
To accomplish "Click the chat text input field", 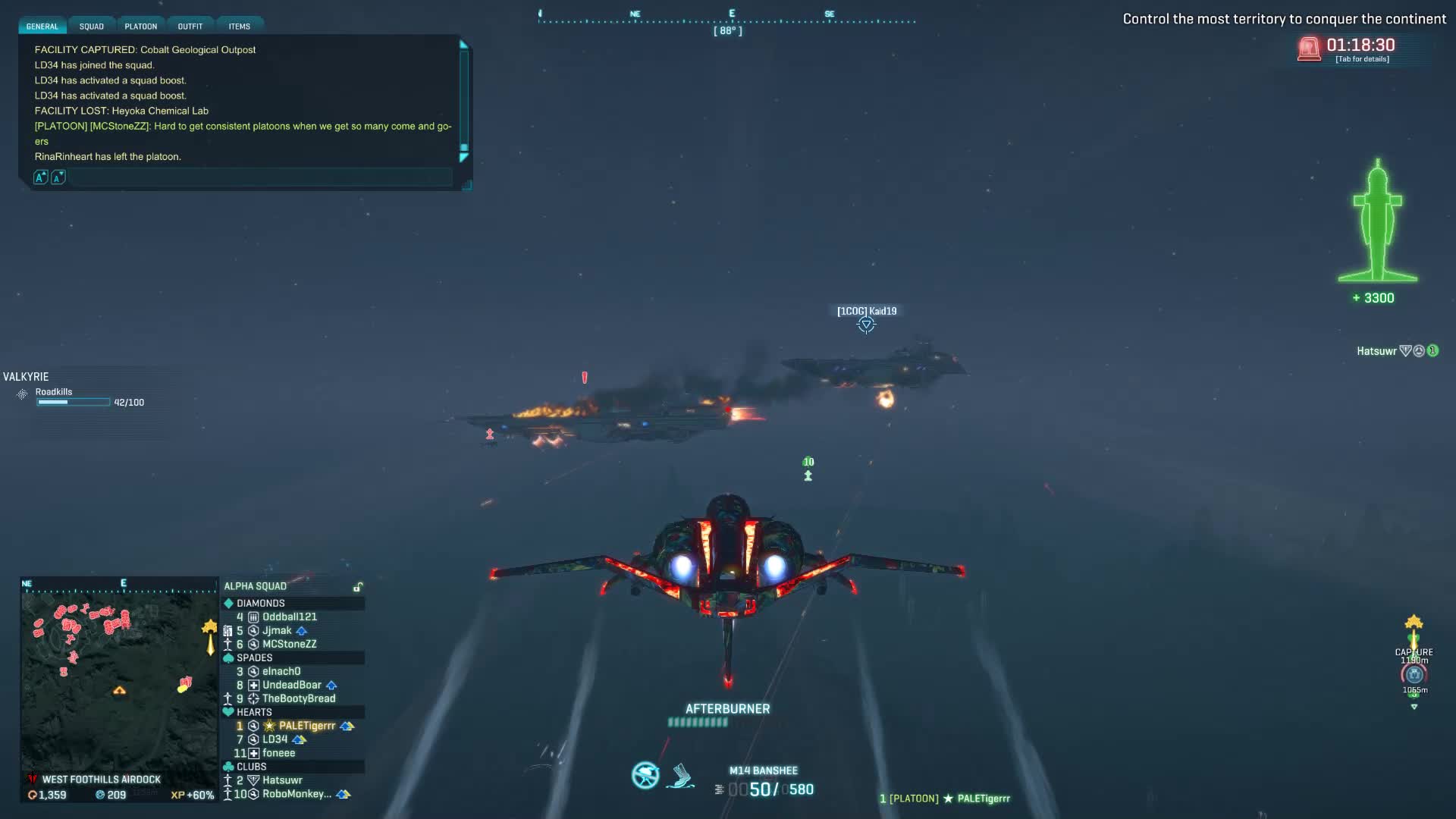I will tap(260, 177).
